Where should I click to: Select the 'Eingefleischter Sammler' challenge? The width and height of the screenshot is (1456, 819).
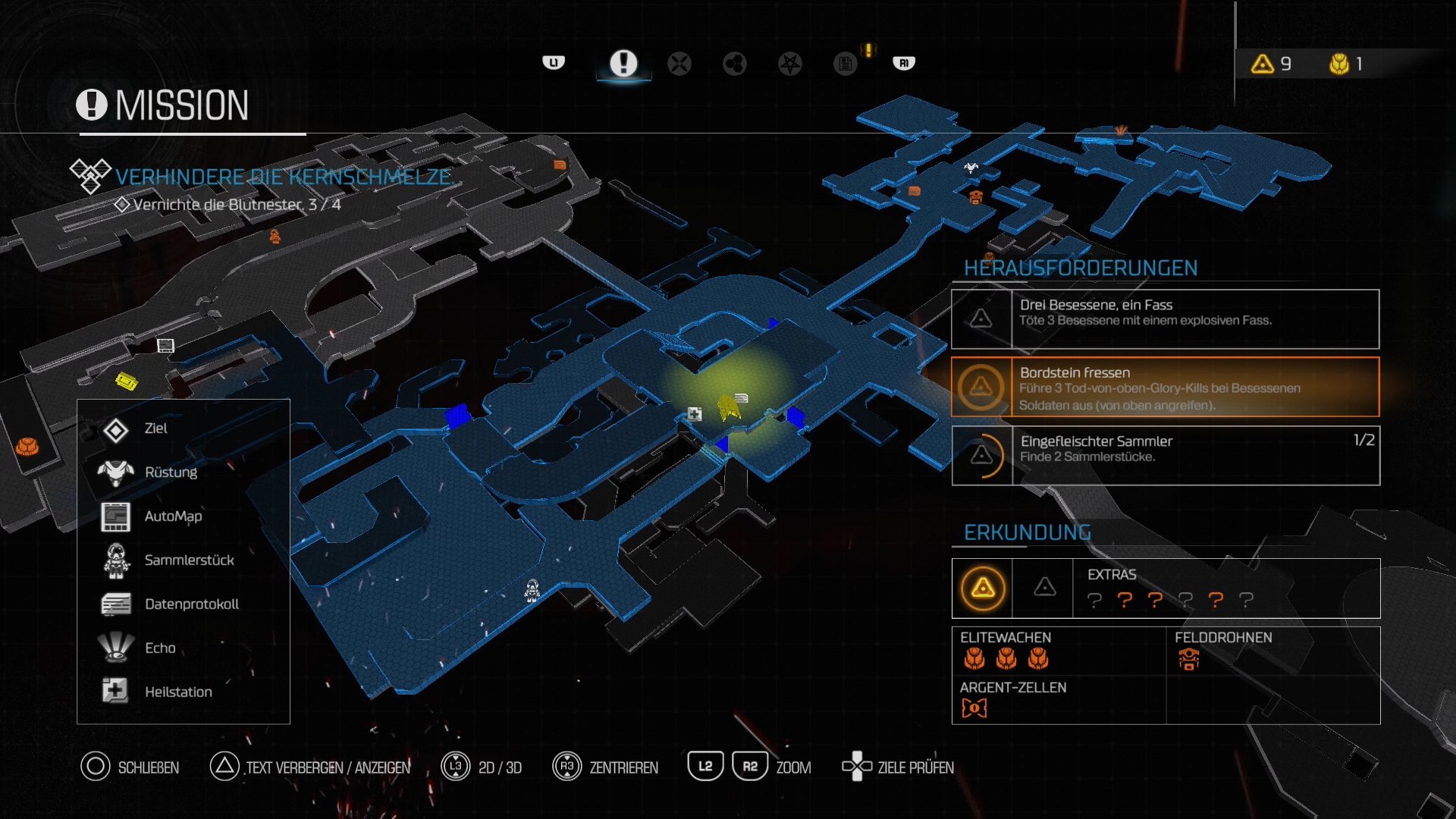tap(1165, 456)
